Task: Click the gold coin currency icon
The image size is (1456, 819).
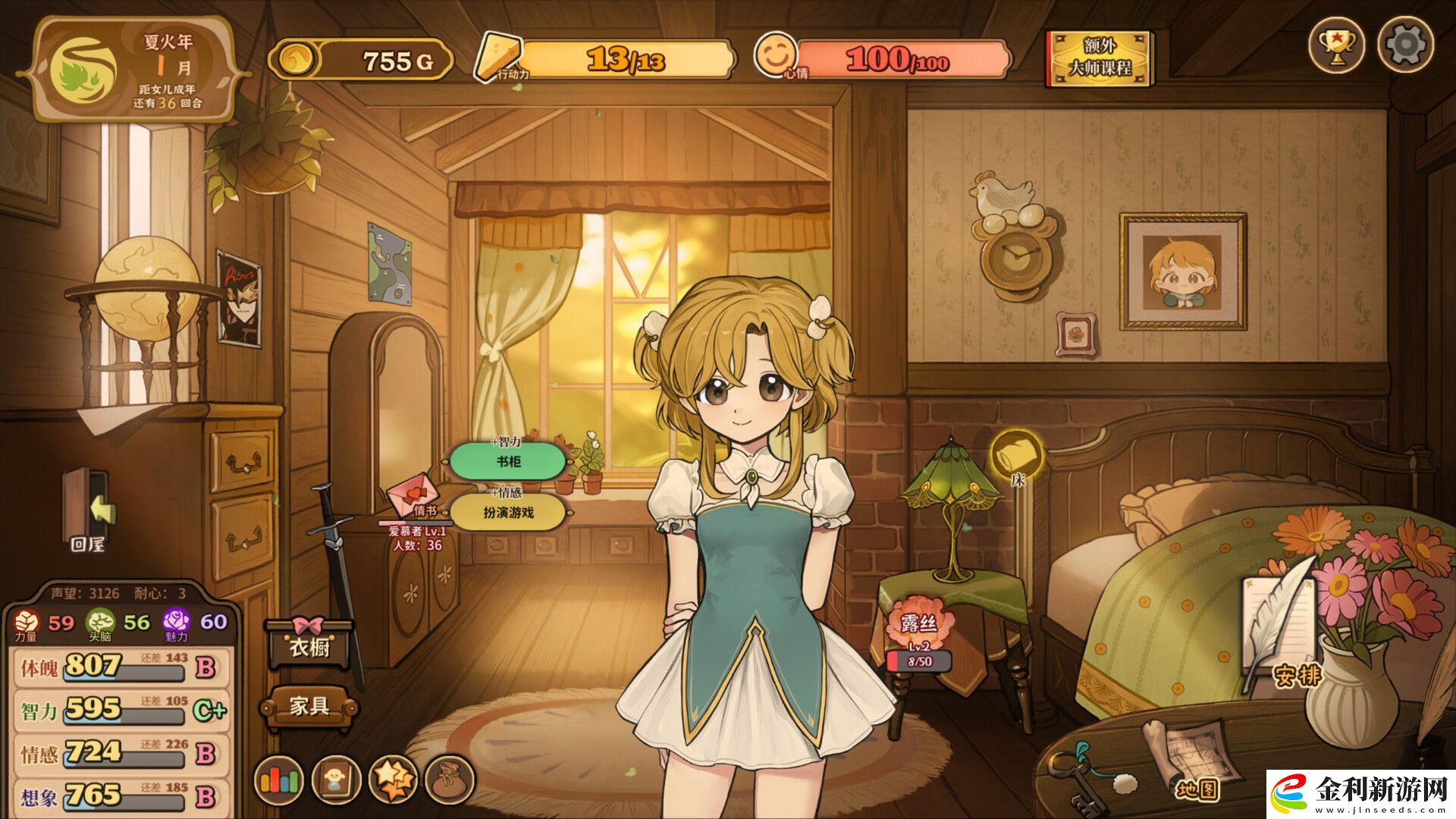Action: click(293, 59)
